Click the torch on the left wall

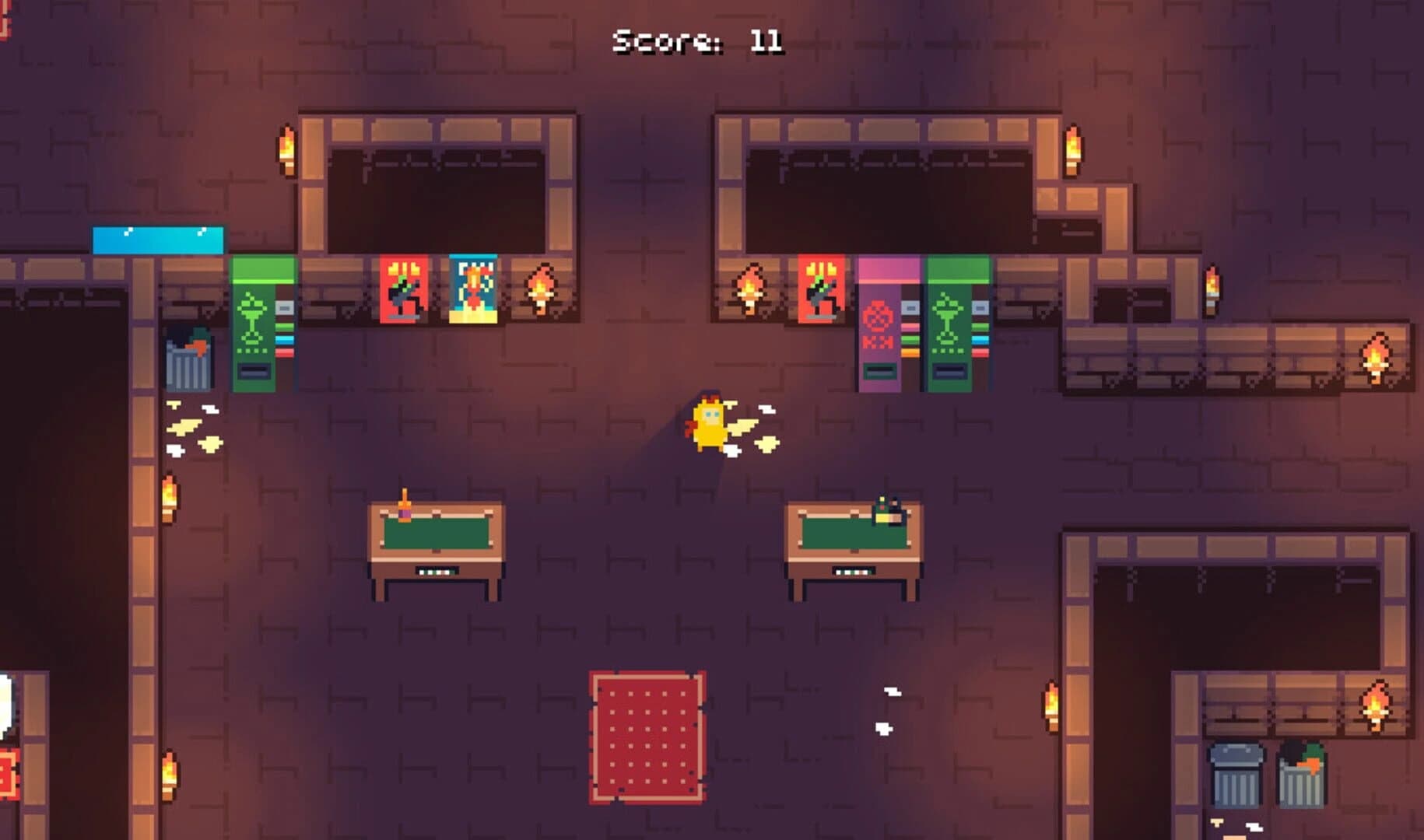[167, 494]
